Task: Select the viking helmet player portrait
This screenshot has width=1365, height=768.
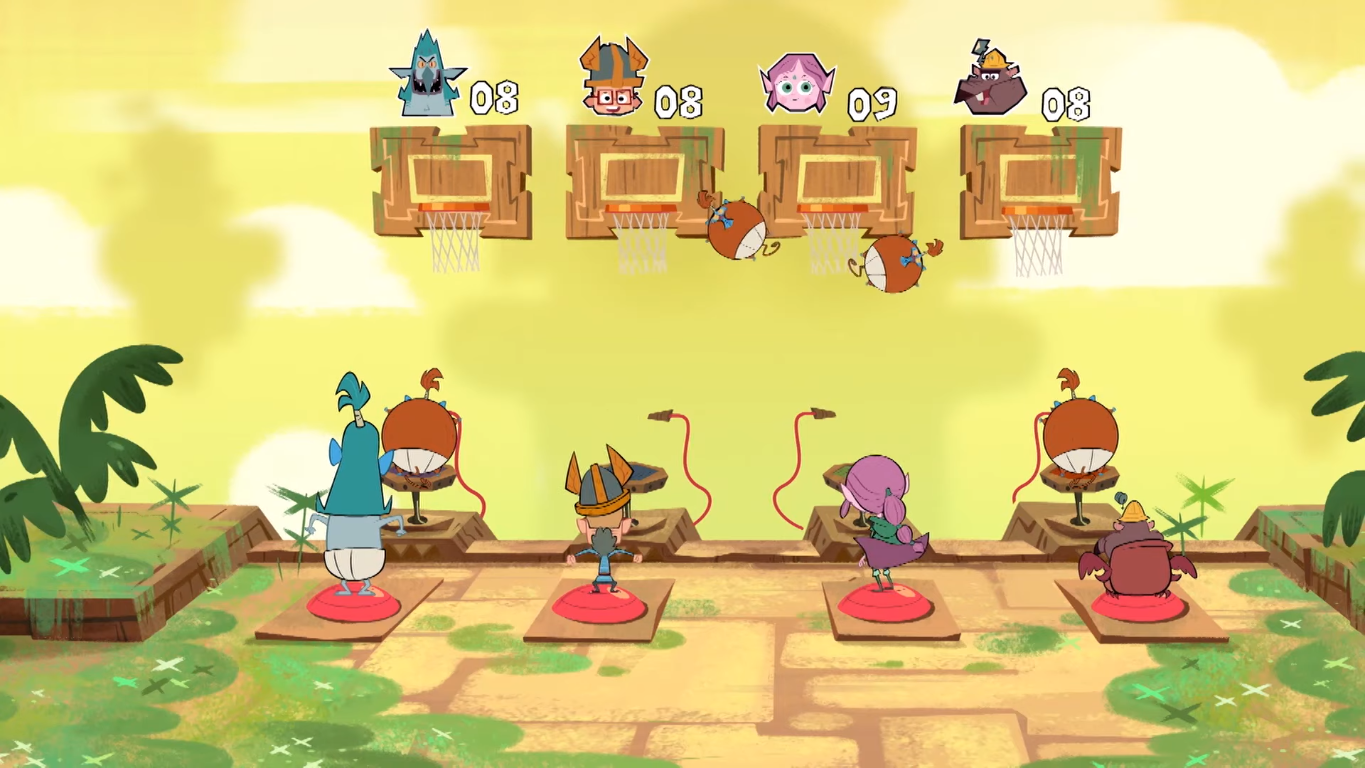Action: point(612,78)
